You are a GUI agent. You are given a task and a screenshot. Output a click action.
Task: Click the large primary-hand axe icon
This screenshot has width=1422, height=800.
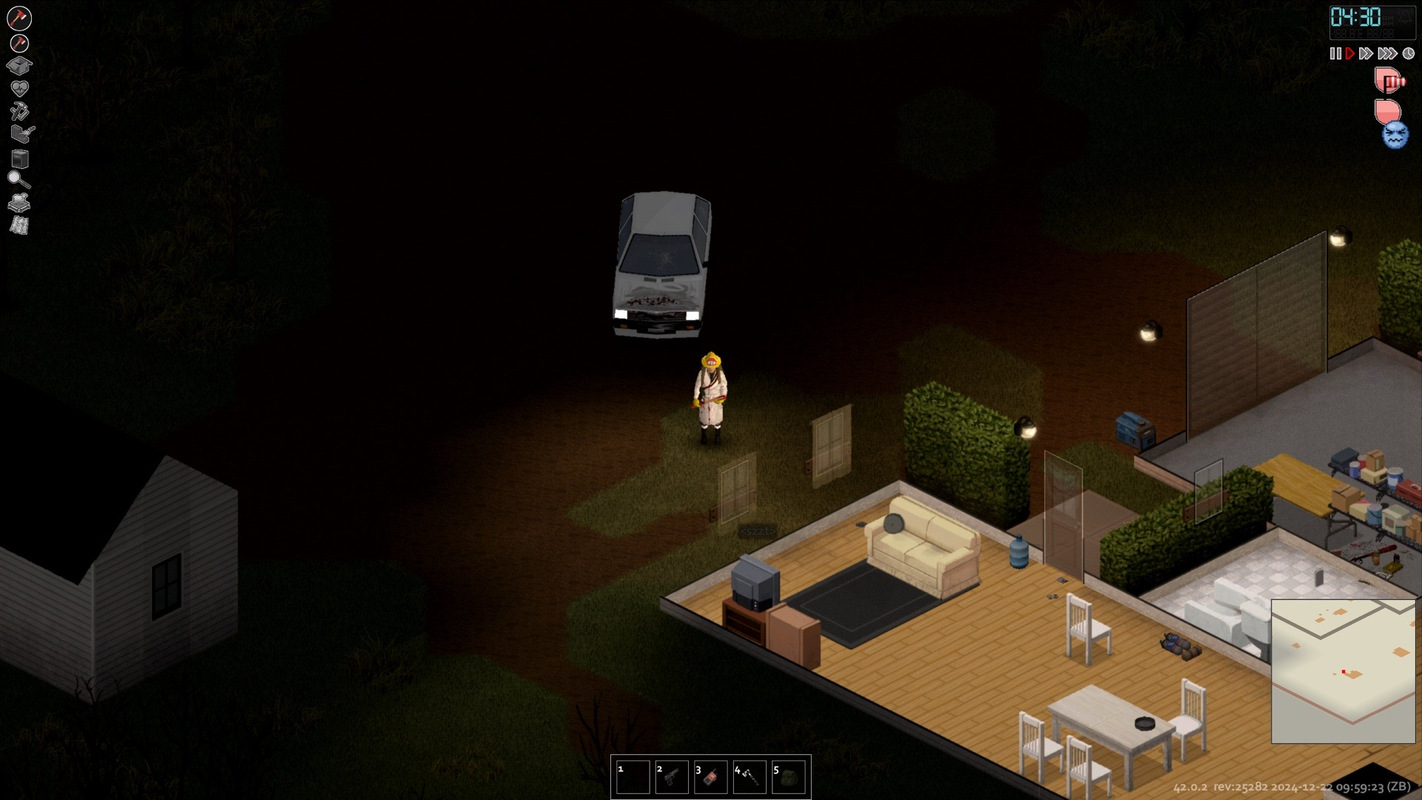click(x=19, y=18)
